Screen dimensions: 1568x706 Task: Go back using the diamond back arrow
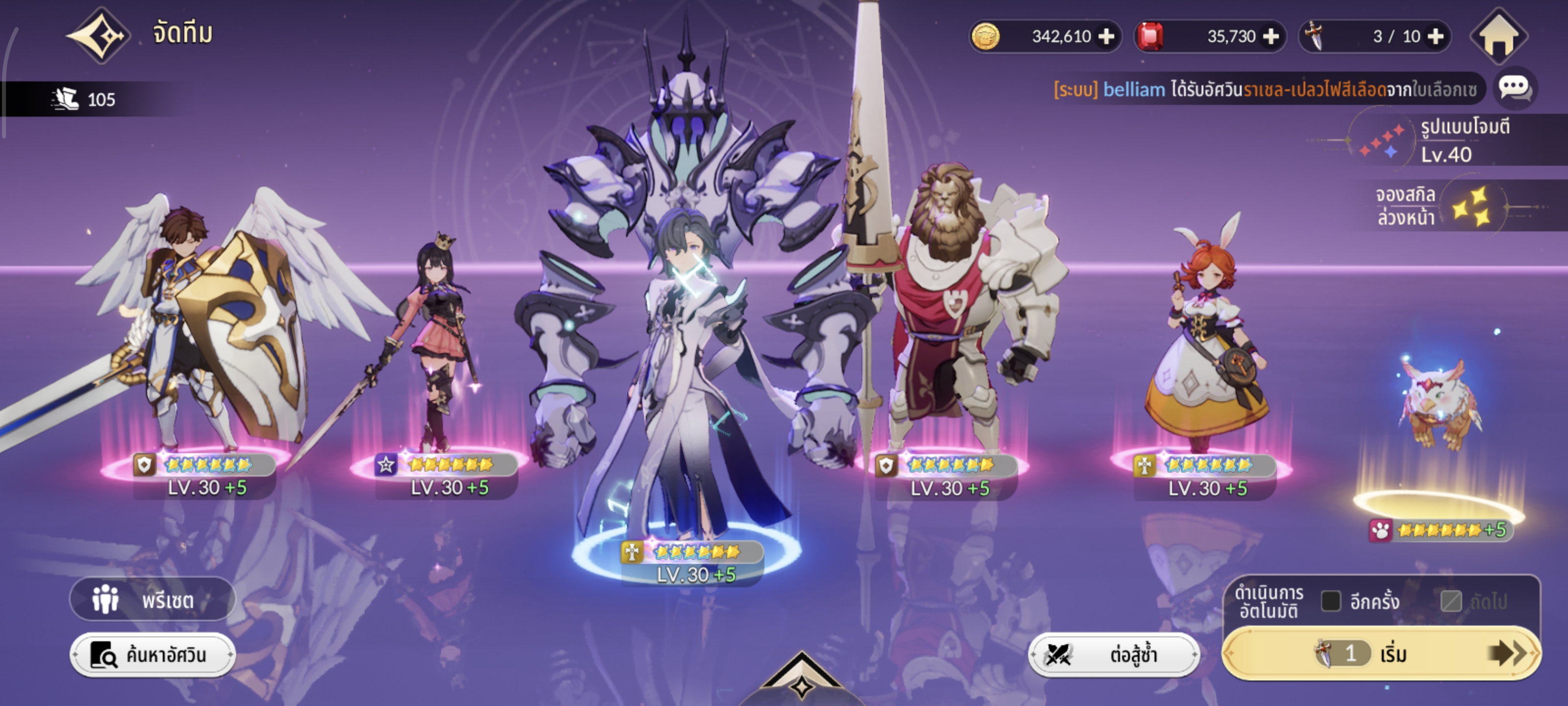pyautogui.click(x=98, y=35)
